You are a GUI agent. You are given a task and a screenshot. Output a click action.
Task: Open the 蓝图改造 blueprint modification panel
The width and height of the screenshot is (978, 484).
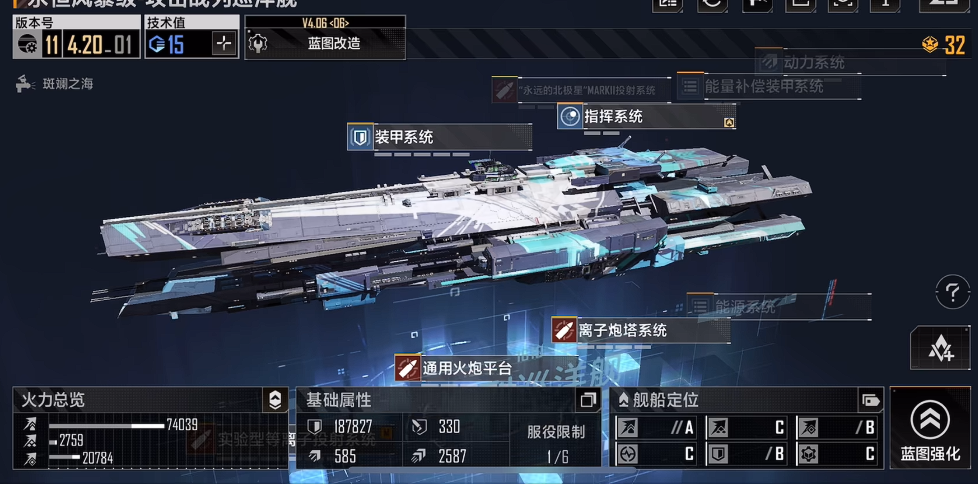(x=324, y=43)
